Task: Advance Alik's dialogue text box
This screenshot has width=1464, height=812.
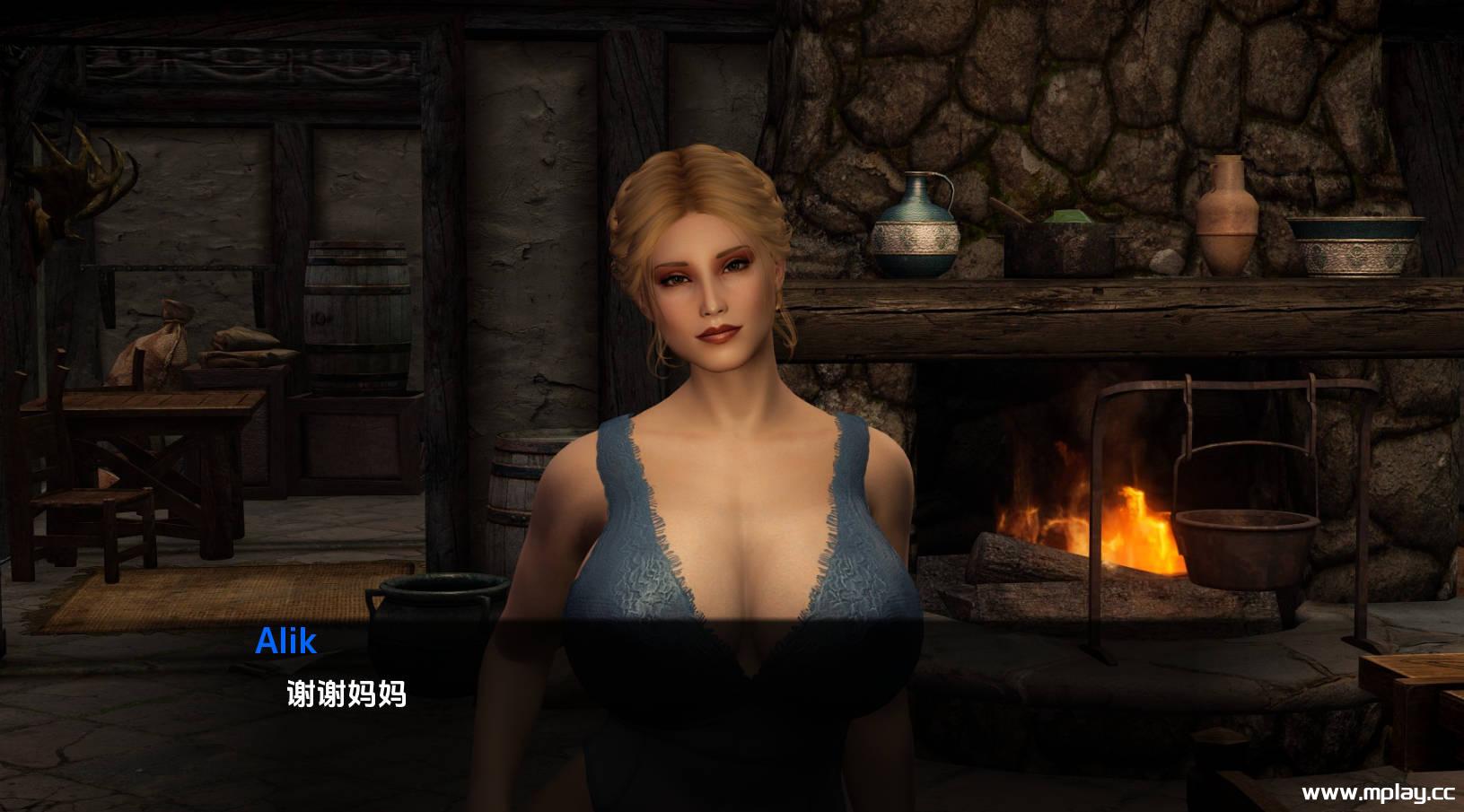Action: point(346,694)
